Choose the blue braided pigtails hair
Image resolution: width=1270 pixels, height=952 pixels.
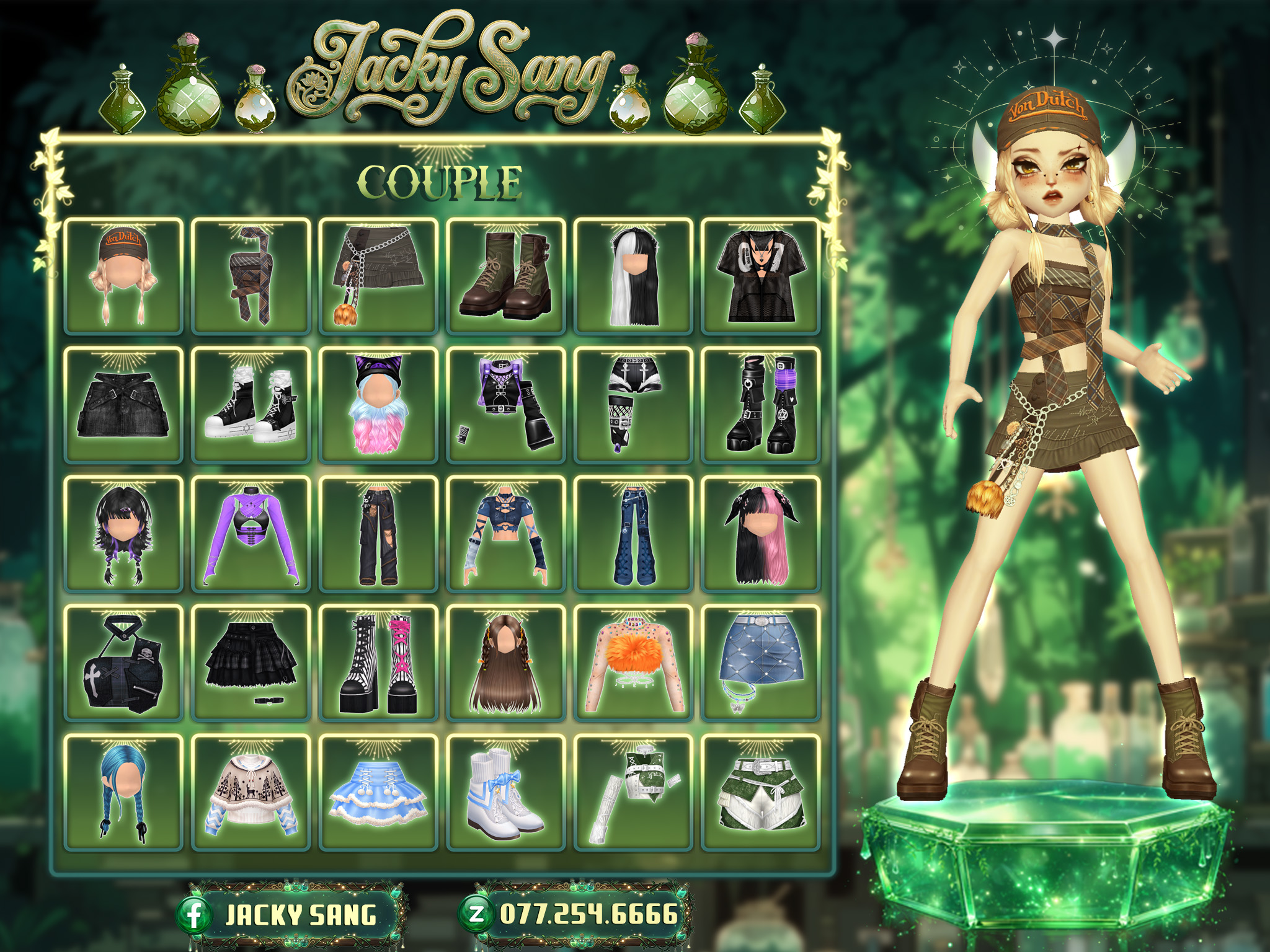123,791
